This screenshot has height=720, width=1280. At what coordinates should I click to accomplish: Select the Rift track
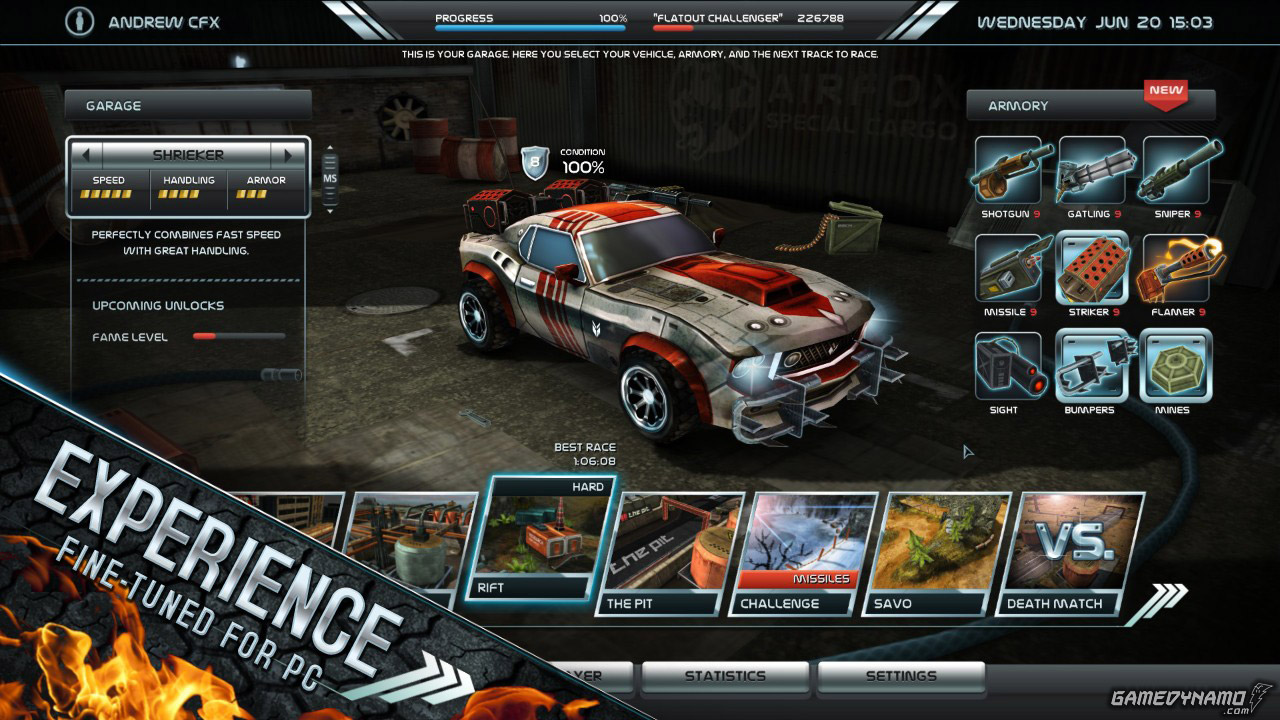coord(541,540)
